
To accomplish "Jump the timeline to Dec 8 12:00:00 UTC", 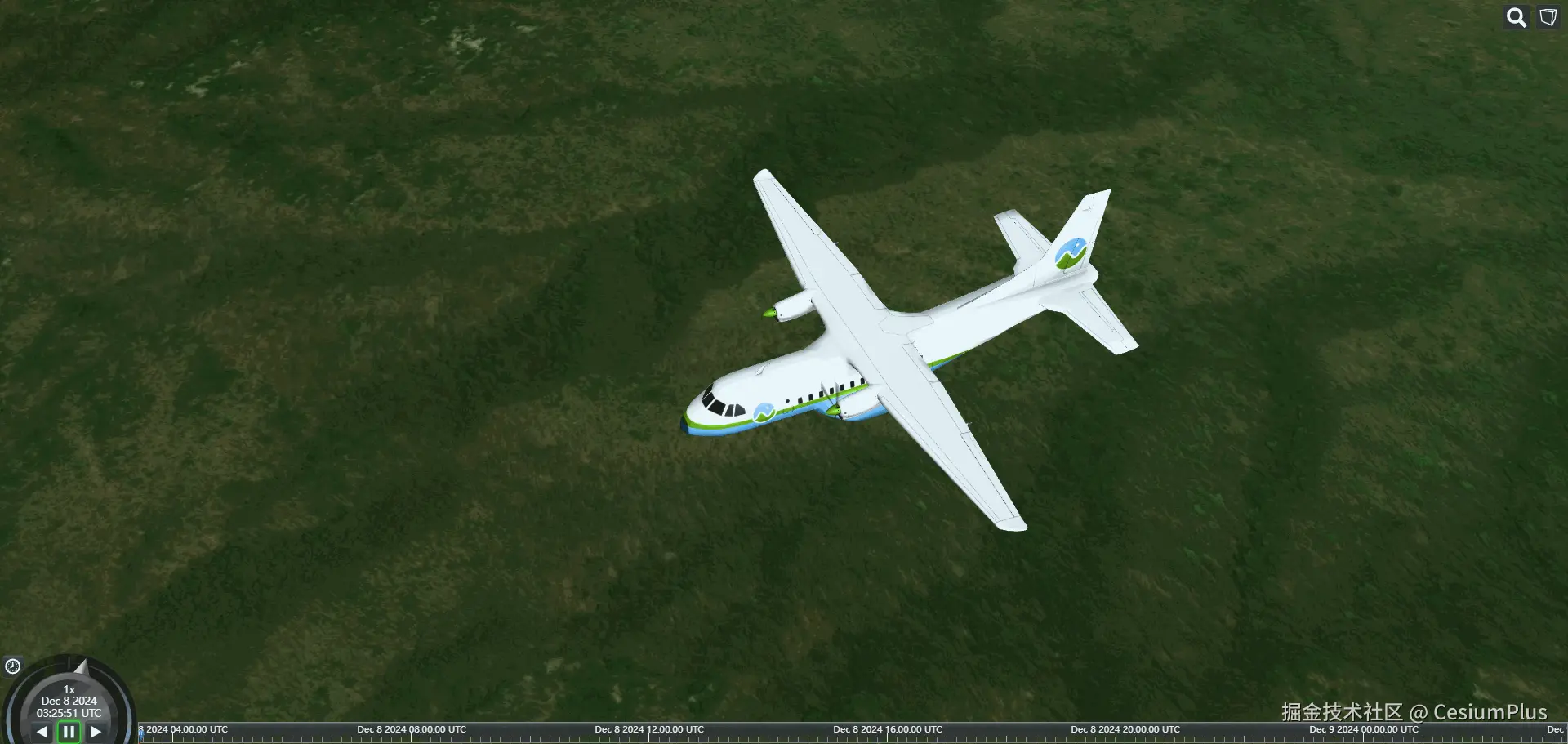I will point(649,733).
